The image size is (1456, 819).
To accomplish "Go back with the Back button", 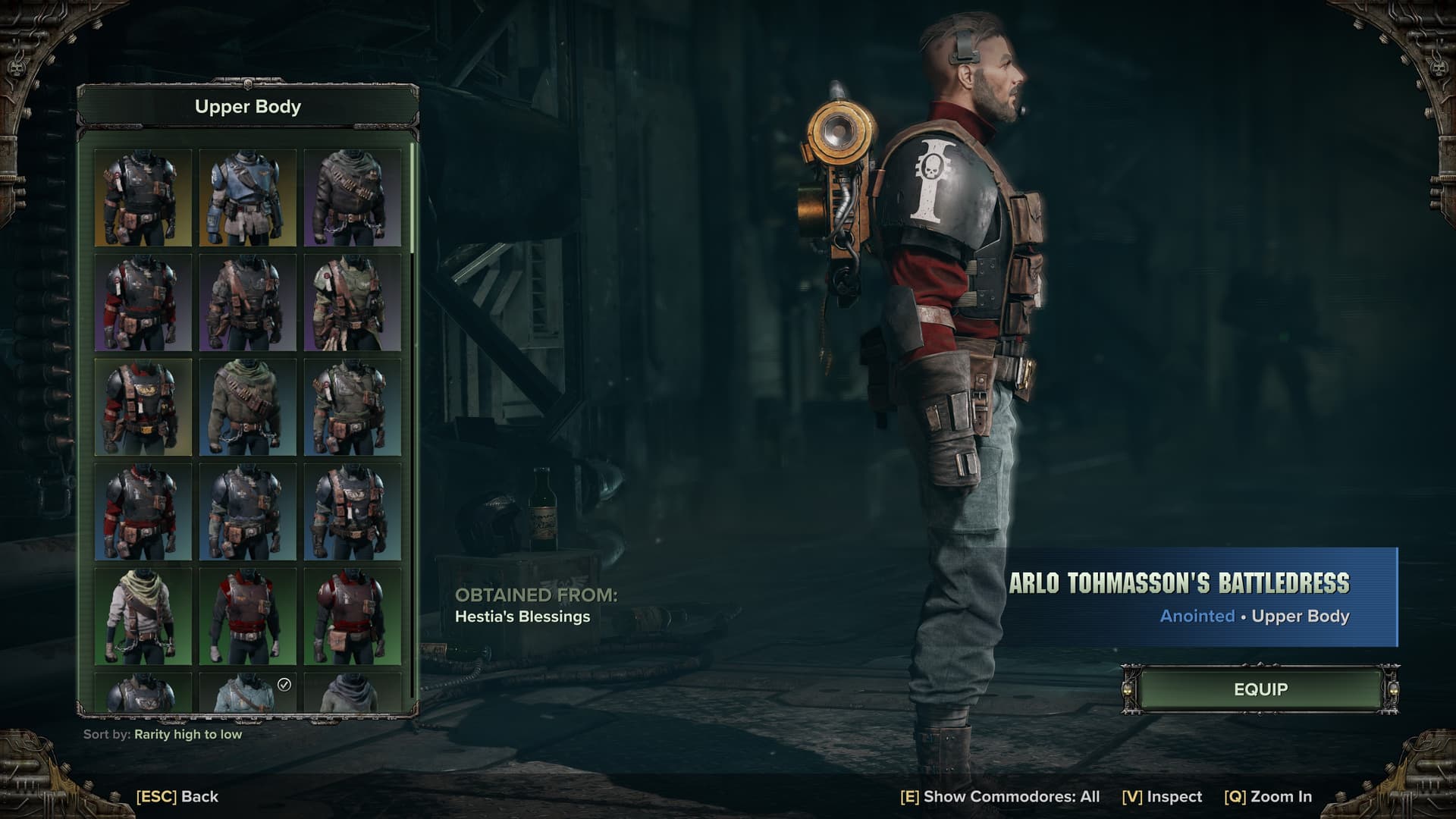I will coord(177,796).
